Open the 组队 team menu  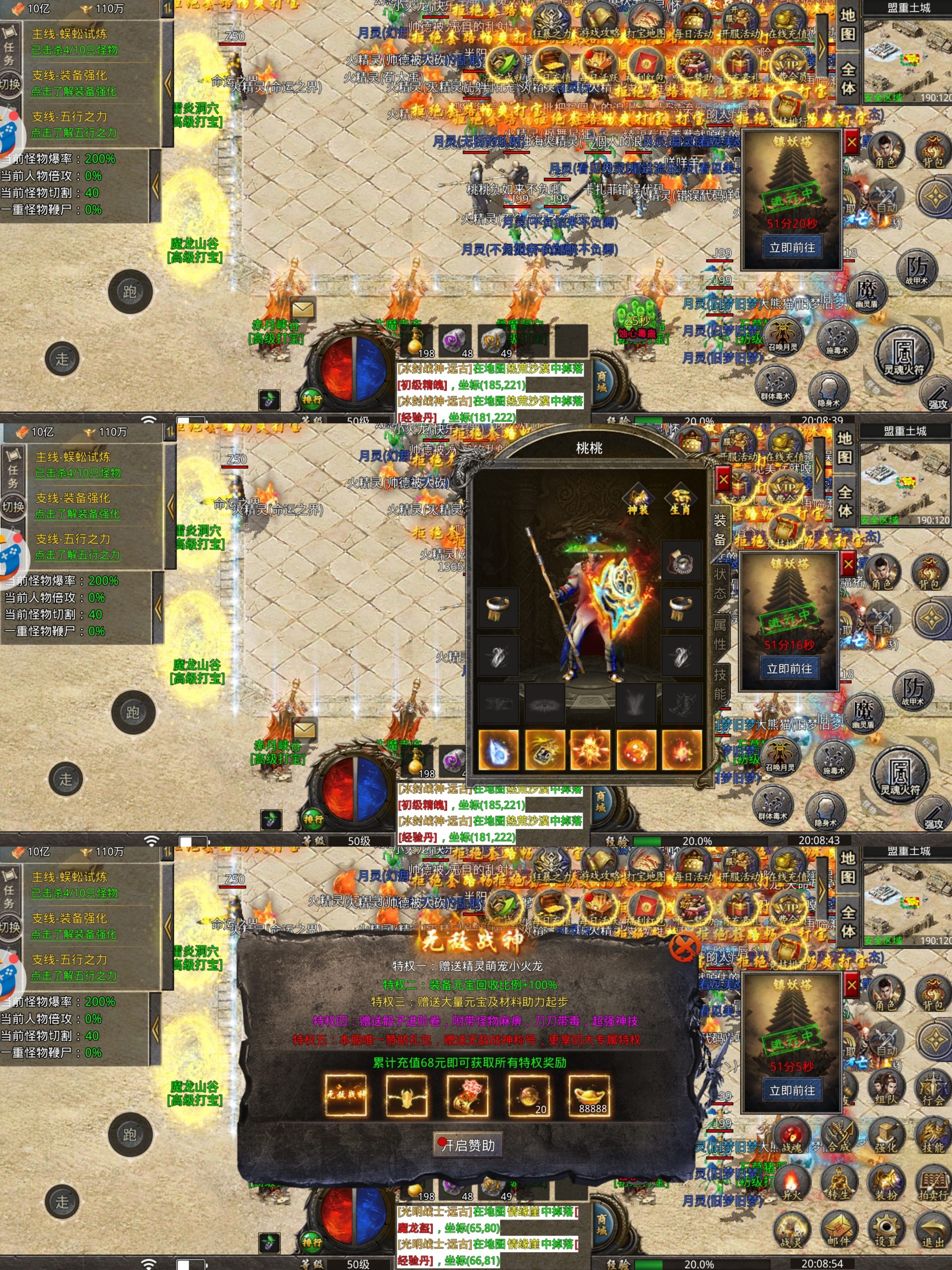pos(886,1087)
